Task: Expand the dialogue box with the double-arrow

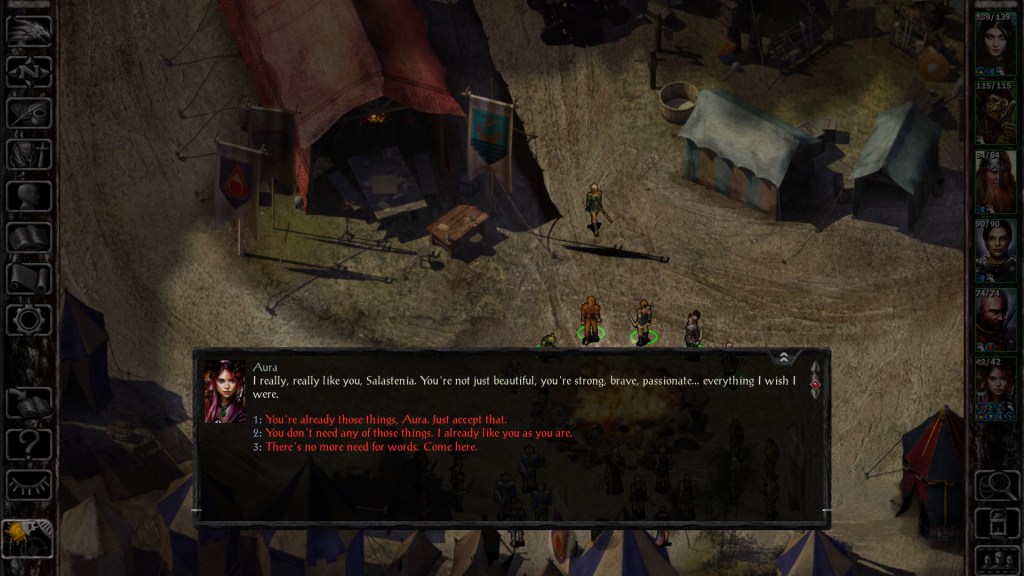Action: tap(784, 357)
